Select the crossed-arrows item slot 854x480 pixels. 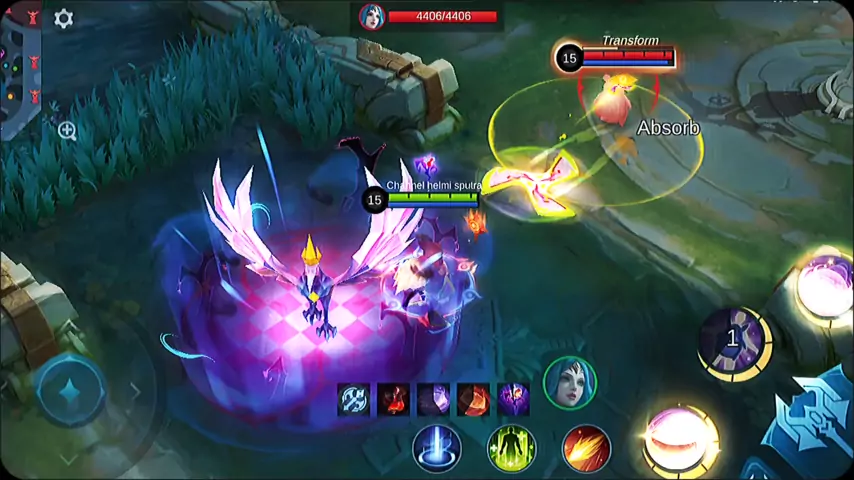pos(353,399)
